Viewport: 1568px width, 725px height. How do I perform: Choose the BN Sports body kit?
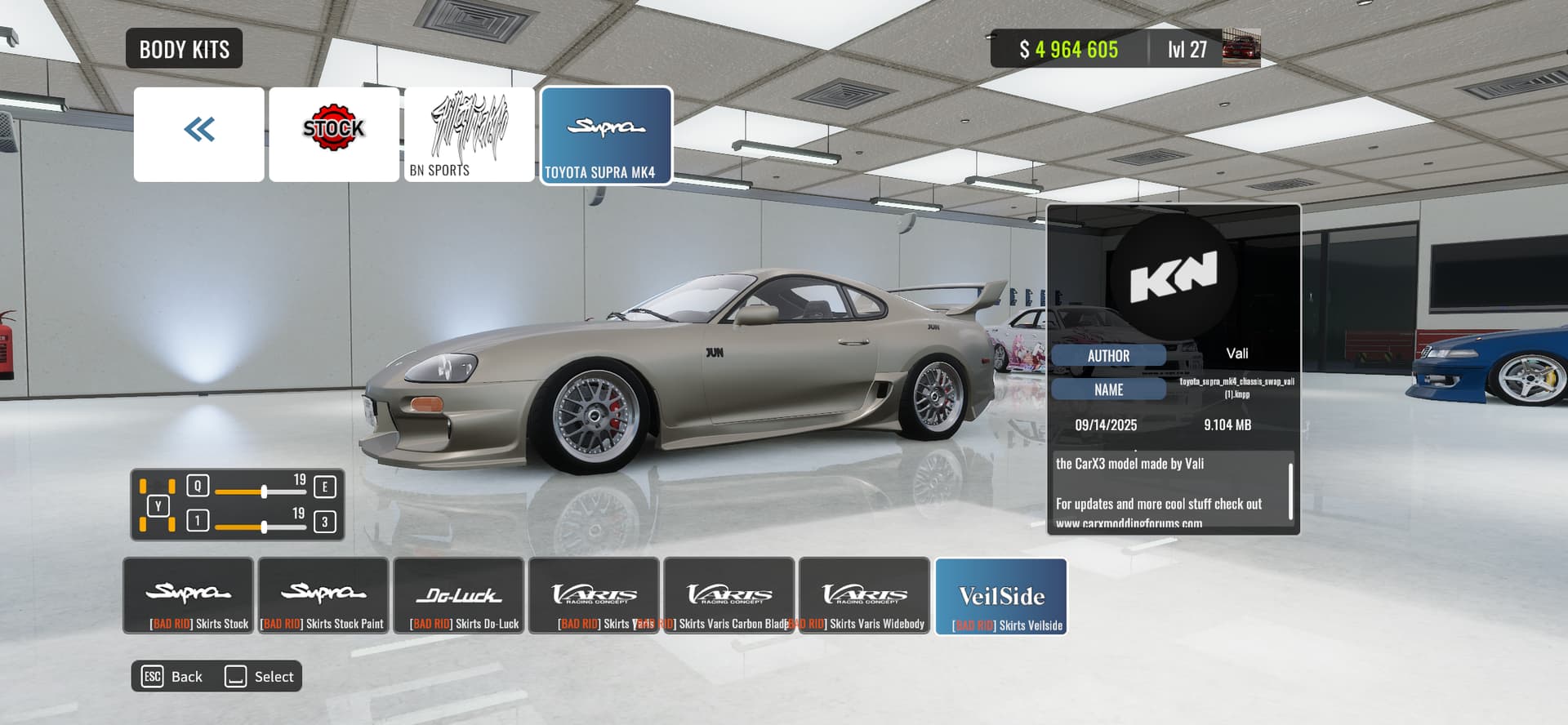pyautogui.click(x=470, y=134)
